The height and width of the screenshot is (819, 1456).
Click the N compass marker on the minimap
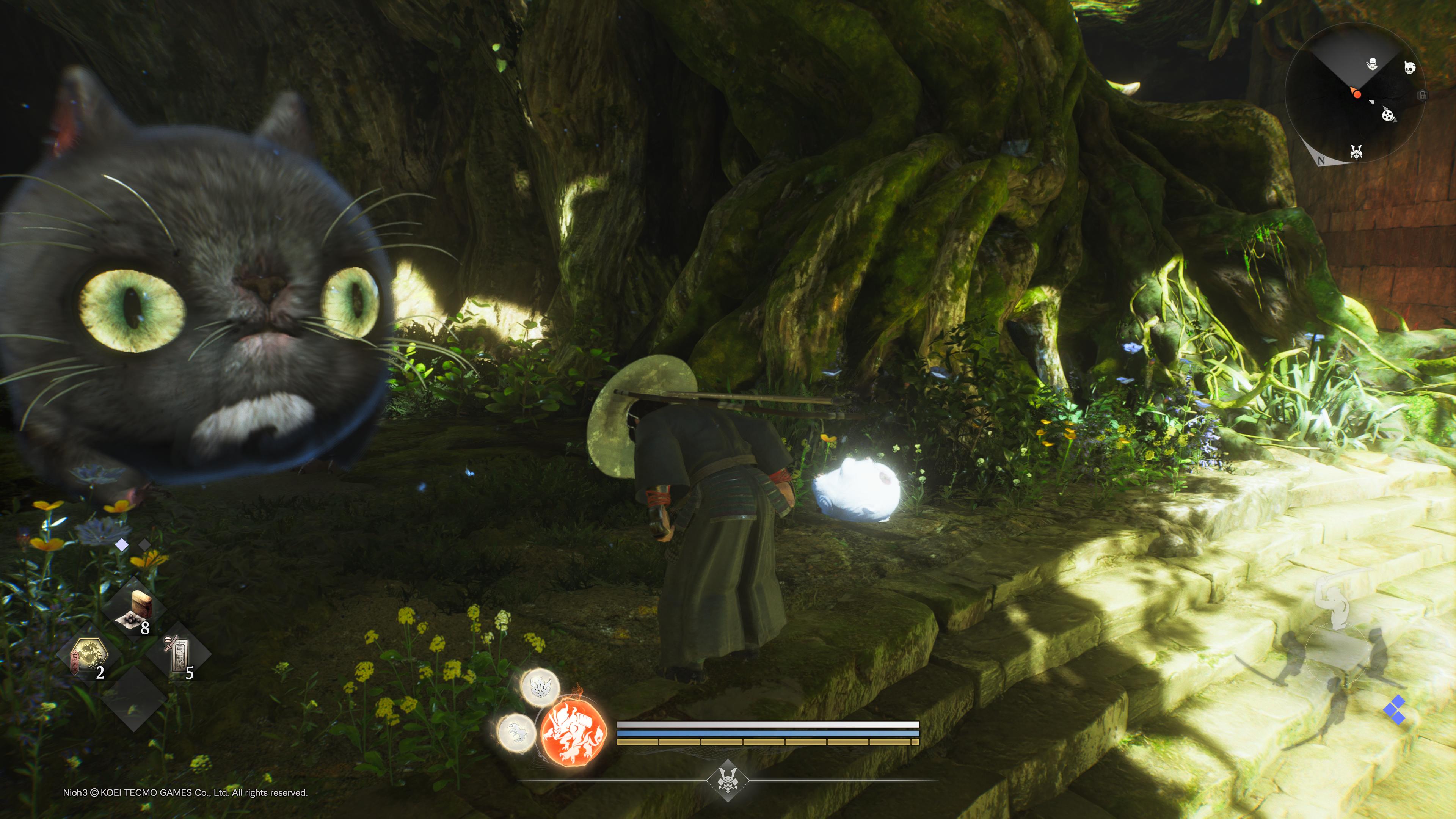coord(1321,160)
